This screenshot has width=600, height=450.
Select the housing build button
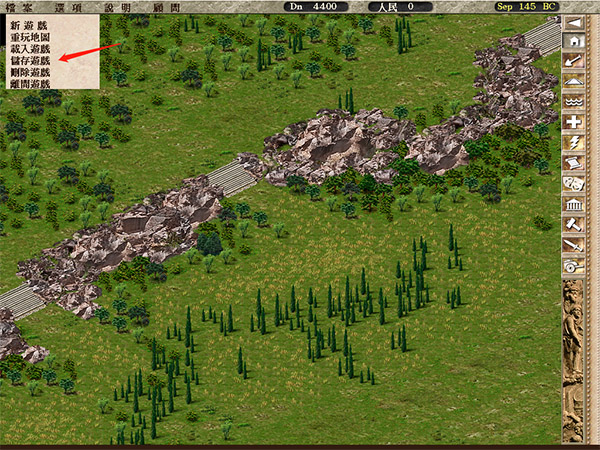coord(574,42)
